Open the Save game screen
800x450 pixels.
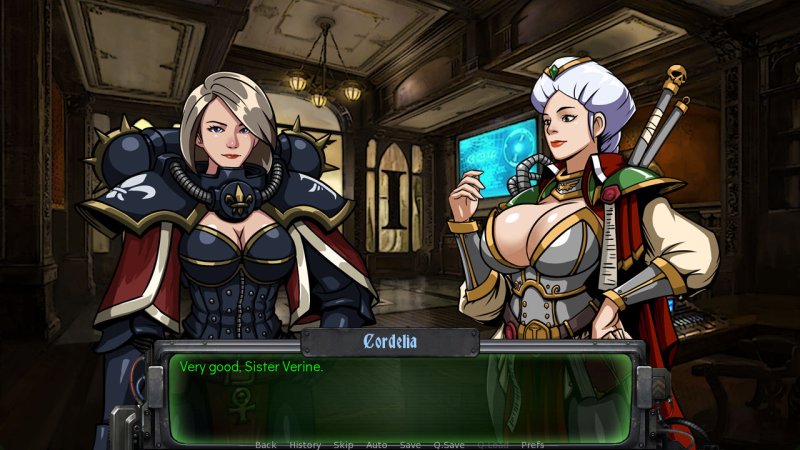[410, 444]
